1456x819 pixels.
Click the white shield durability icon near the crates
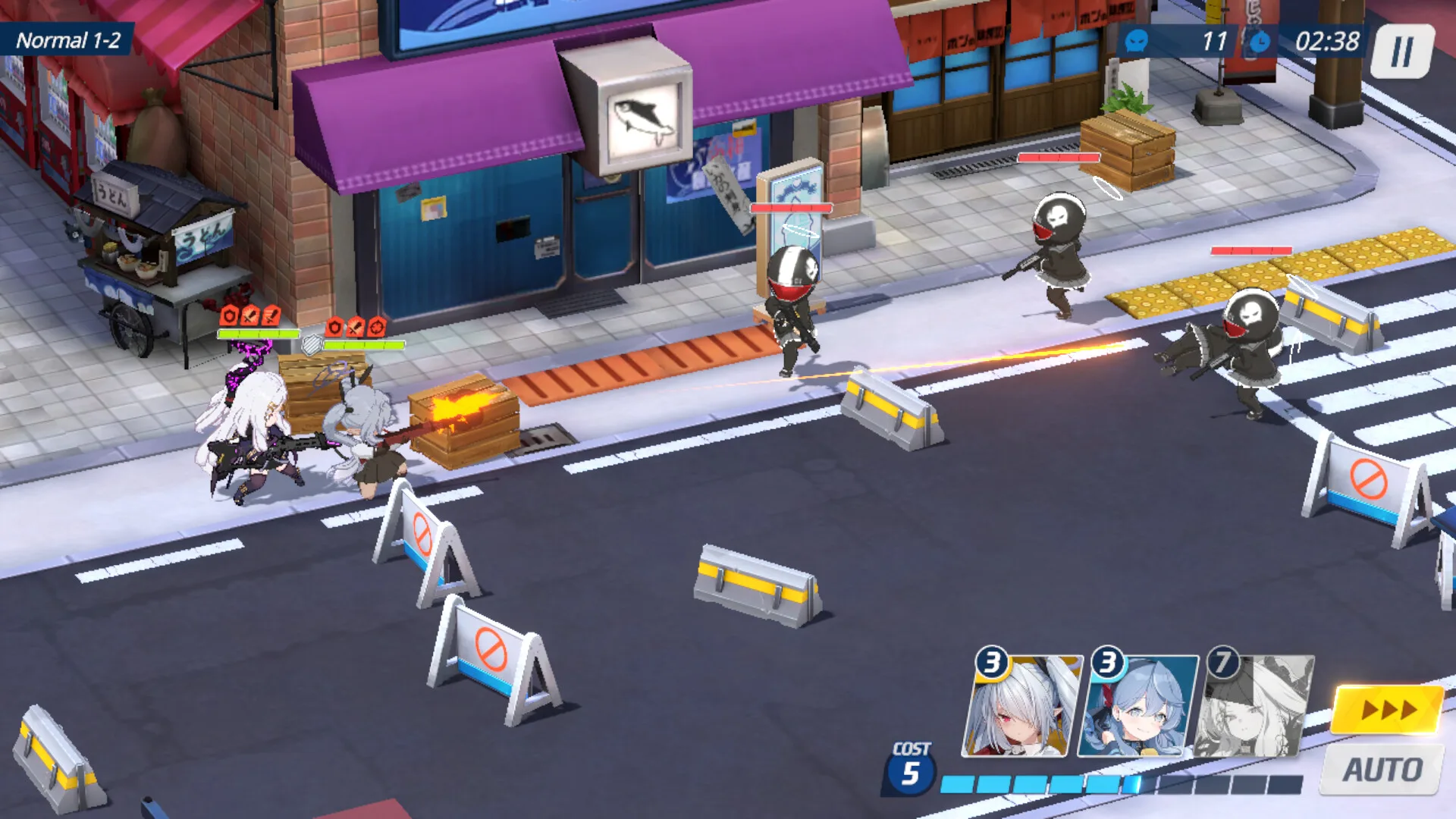[x=312, y=346]
